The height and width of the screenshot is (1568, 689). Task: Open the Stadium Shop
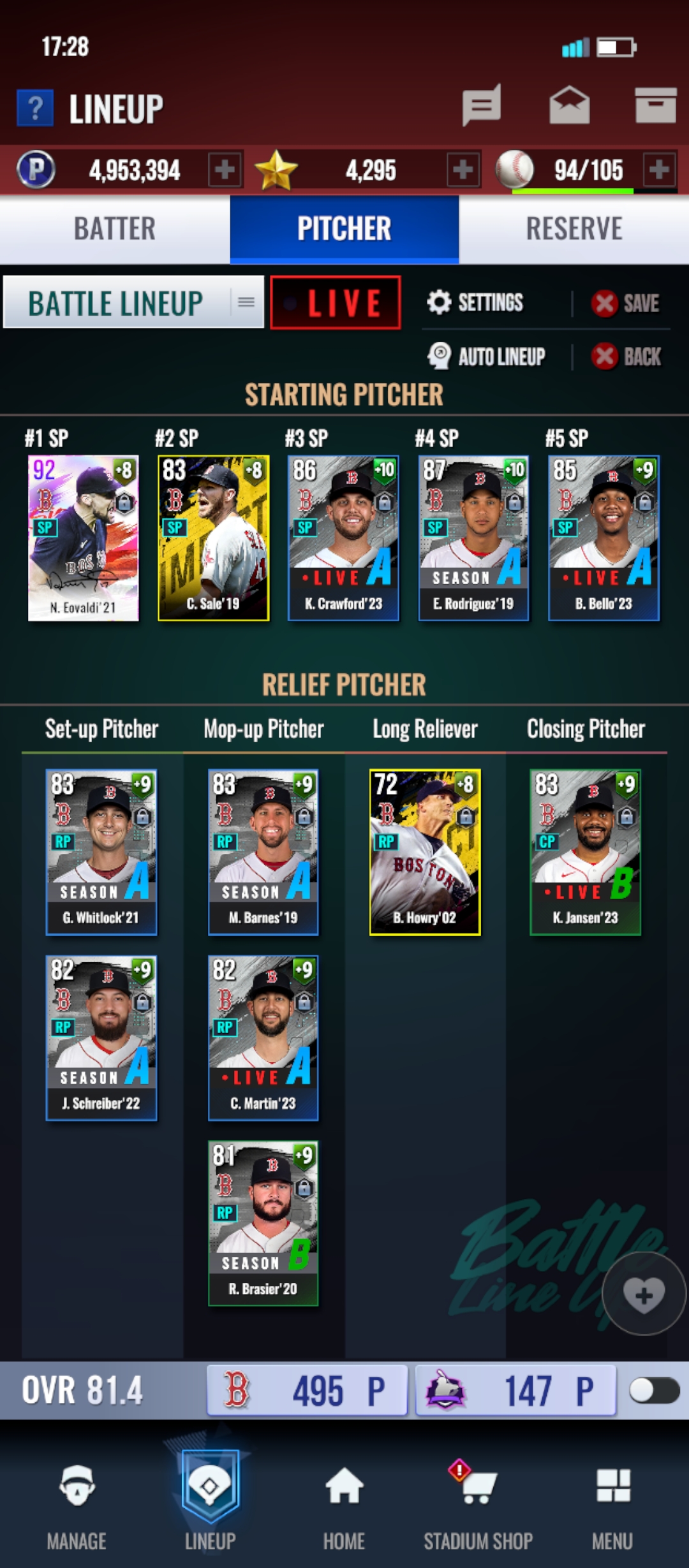pyautogui.click(x=478, y=1506)
